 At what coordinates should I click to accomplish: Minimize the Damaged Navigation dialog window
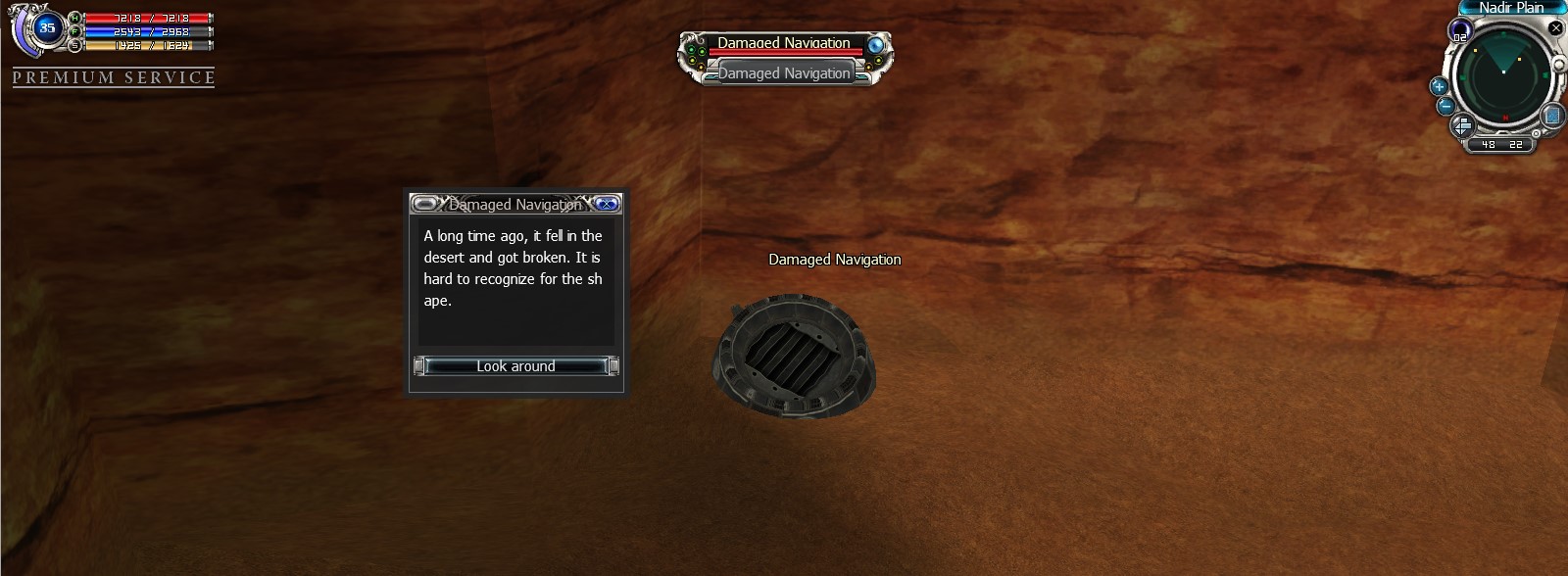425,204
